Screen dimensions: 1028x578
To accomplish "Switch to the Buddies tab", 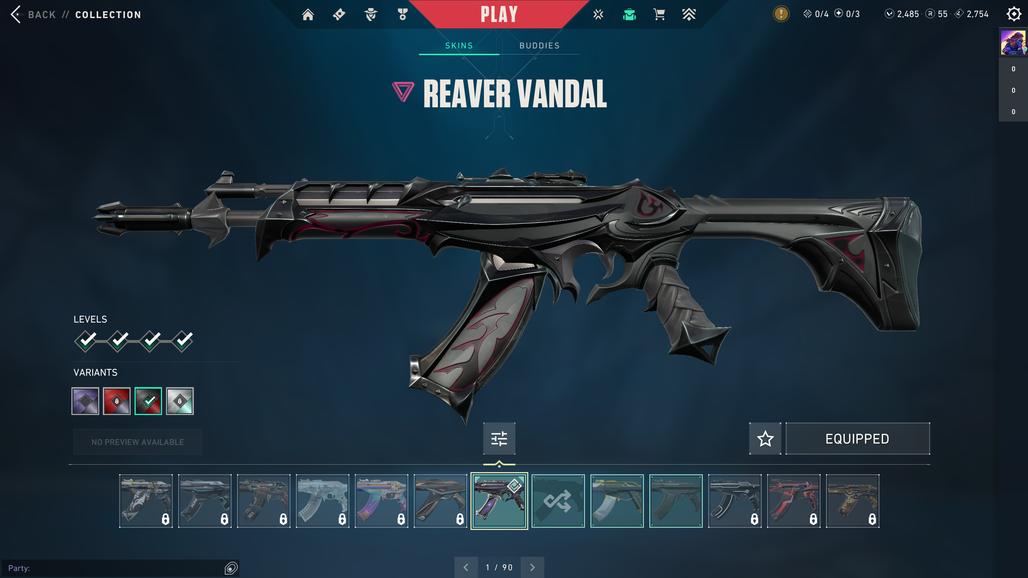I will point(539,46).
